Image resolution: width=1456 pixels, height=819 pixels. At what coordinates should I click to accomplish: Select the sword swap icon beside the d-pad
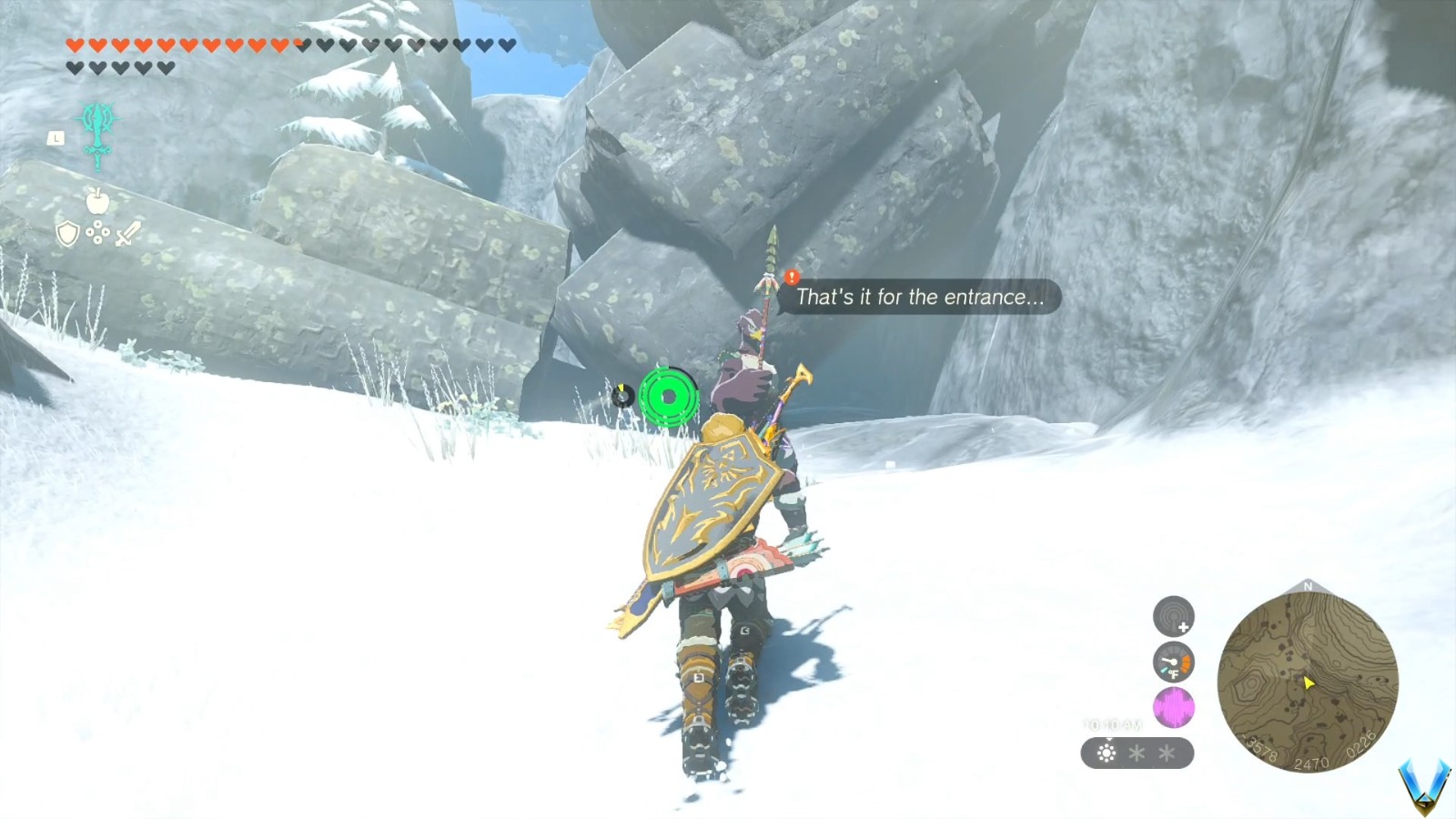tap(128, 234)
